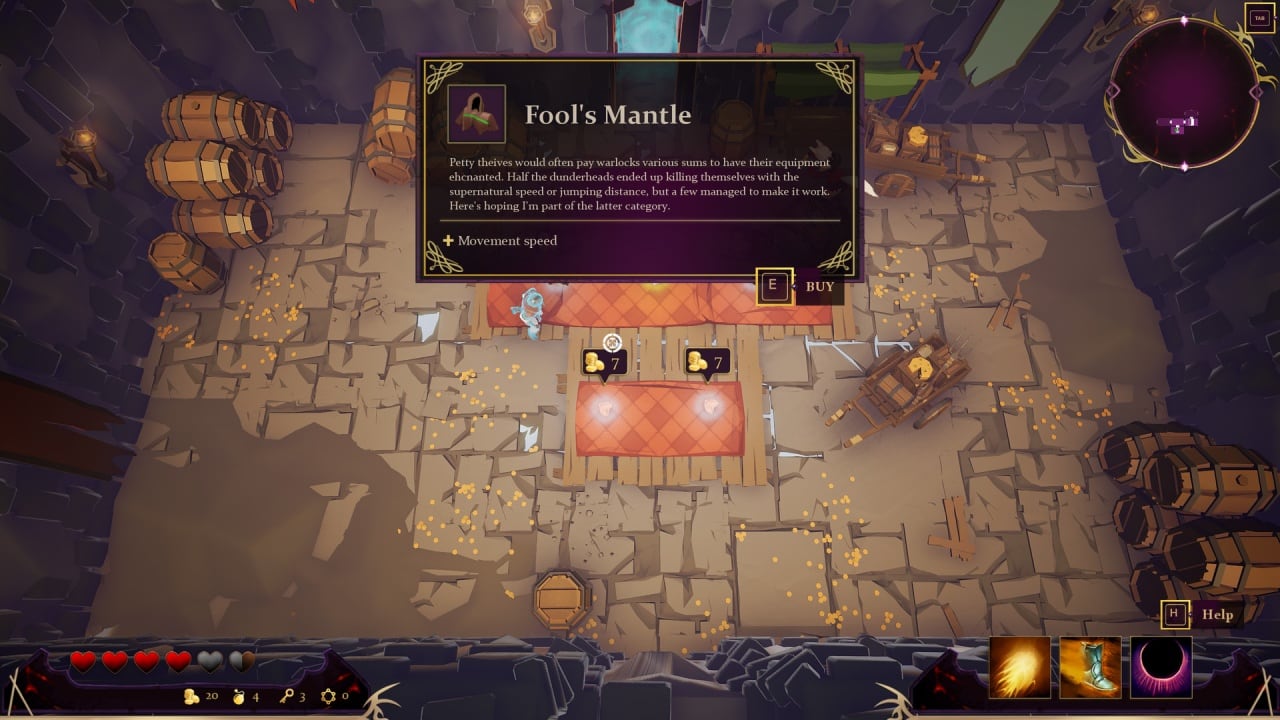Open the circular minimap
Screen dimensions: 1280x720
(x=1184, y=92)
